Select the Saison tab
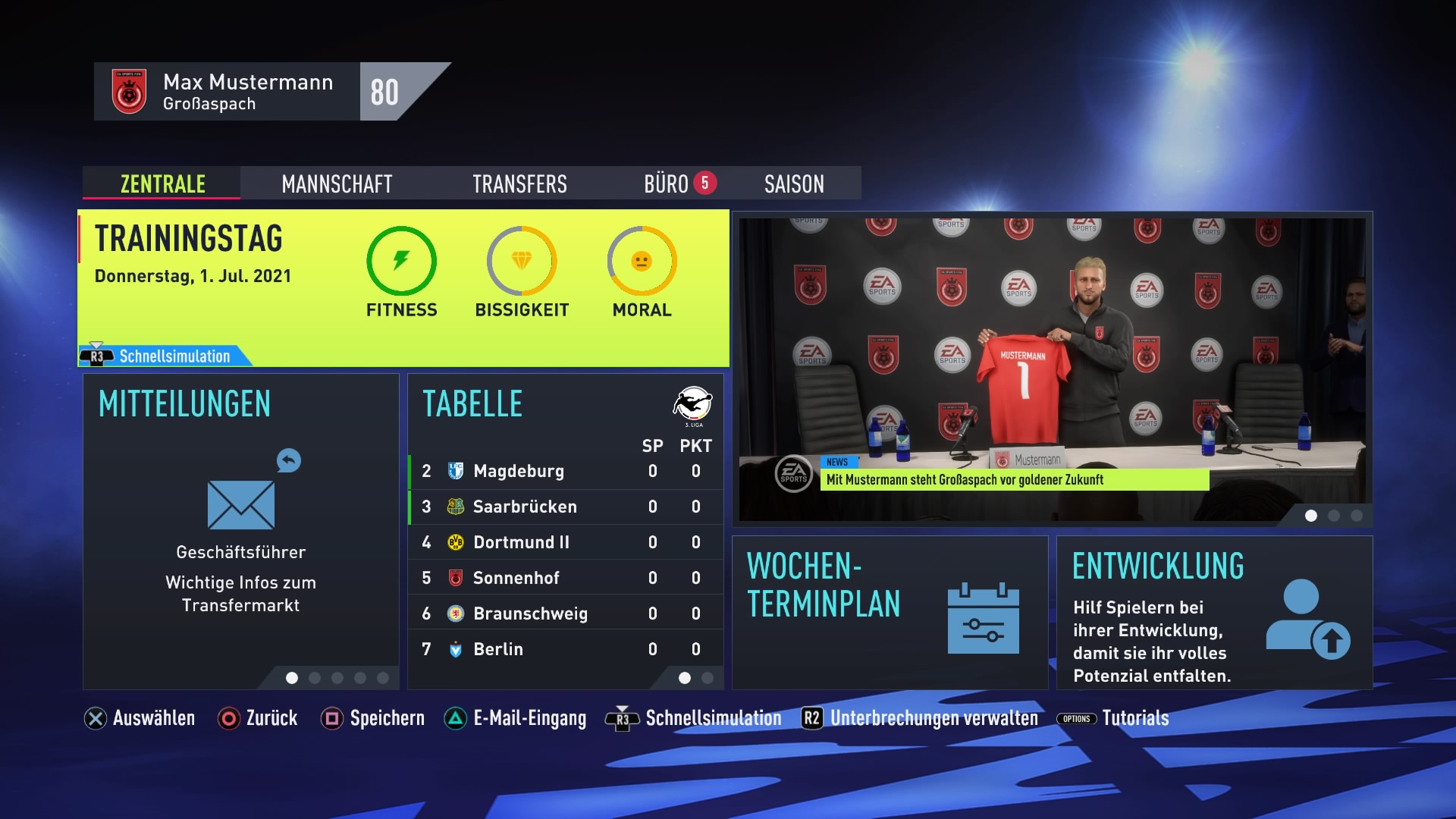 tap(794, 184)
